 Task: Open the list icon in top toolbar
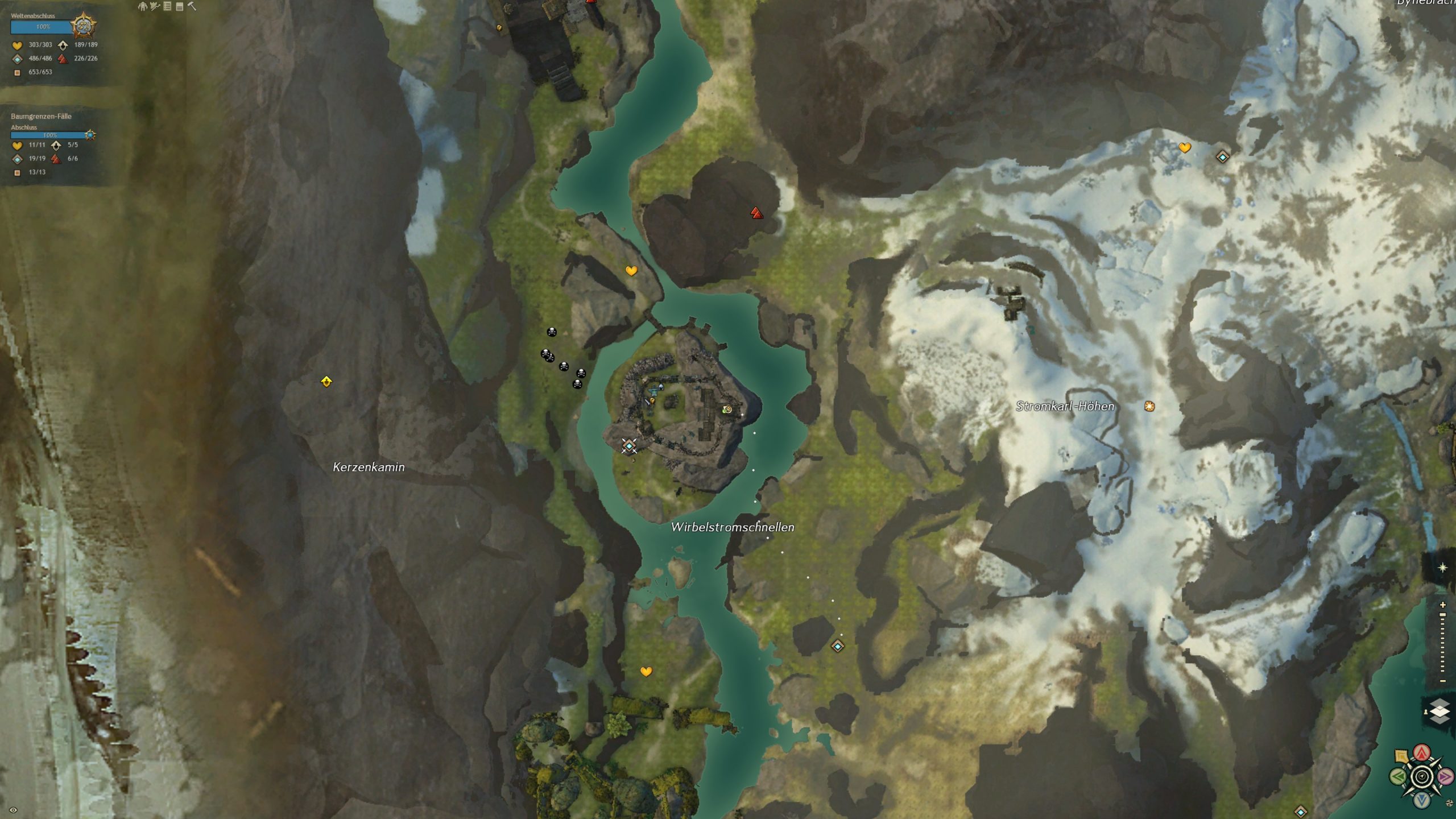[167, 6]
